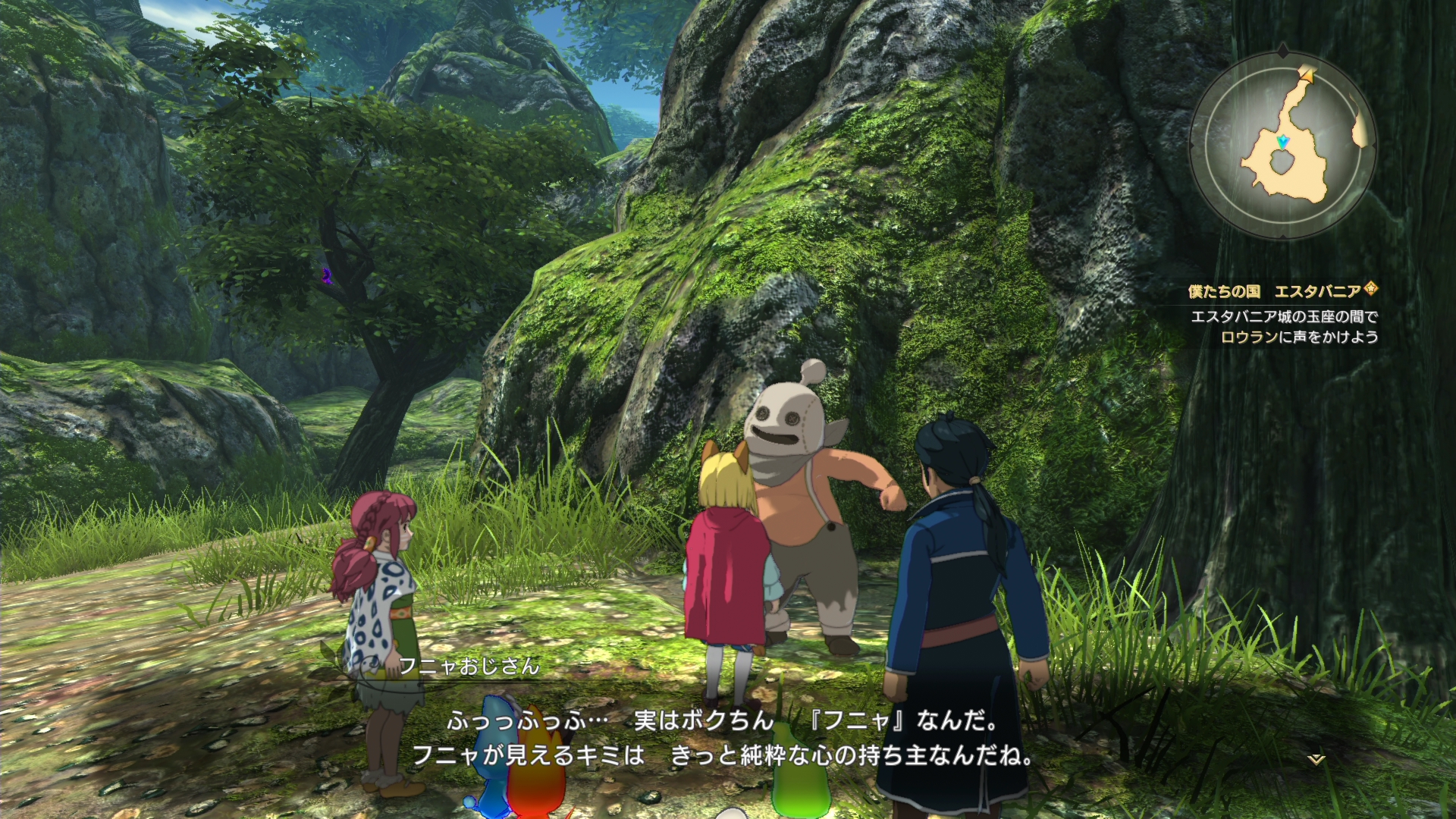Click the golden star icon beside the エスタバニア quest title
This screenshot has height=819, width=1456.
tap(1370, 290)
